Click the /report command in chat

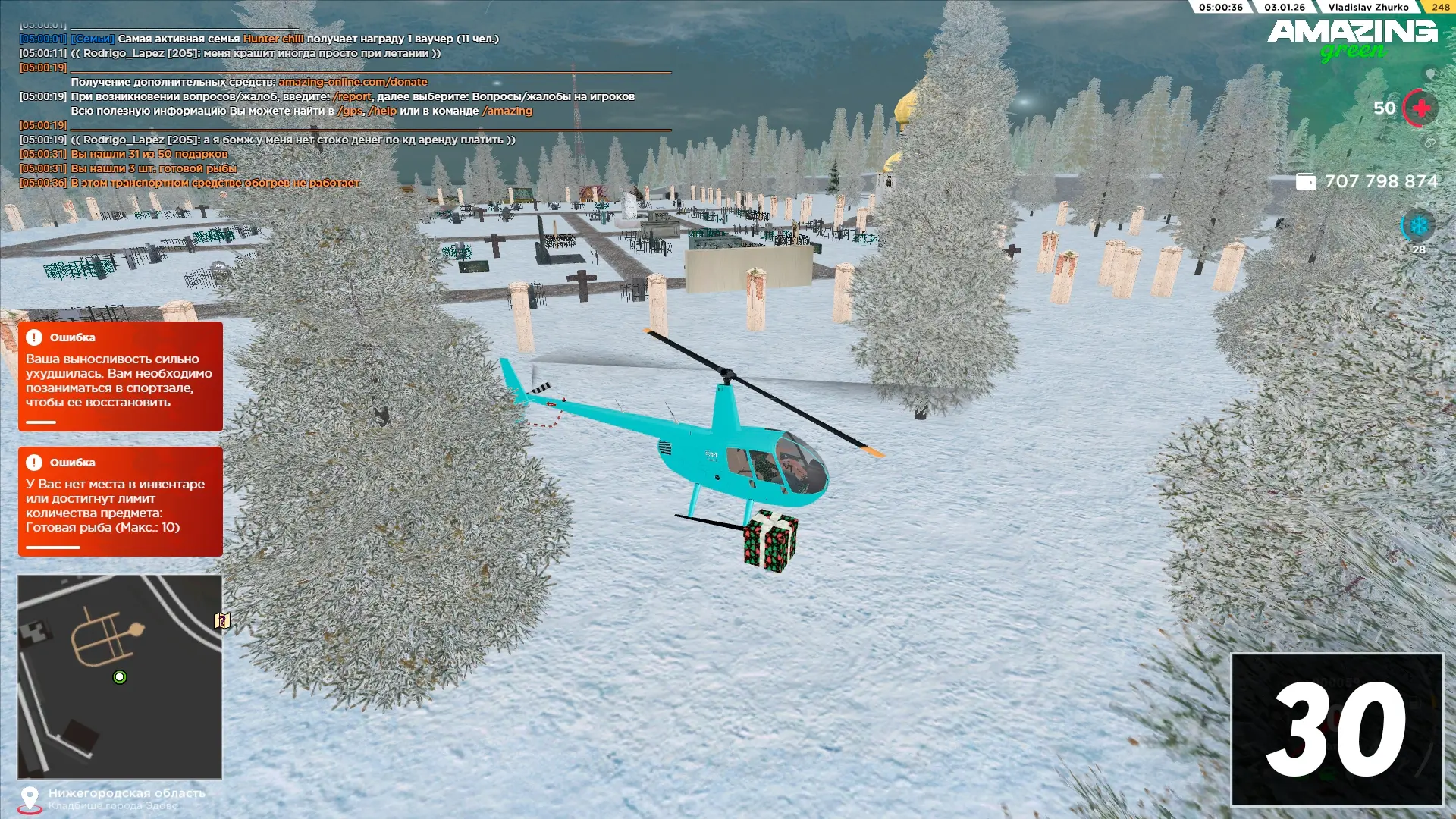tap(352, 96)
